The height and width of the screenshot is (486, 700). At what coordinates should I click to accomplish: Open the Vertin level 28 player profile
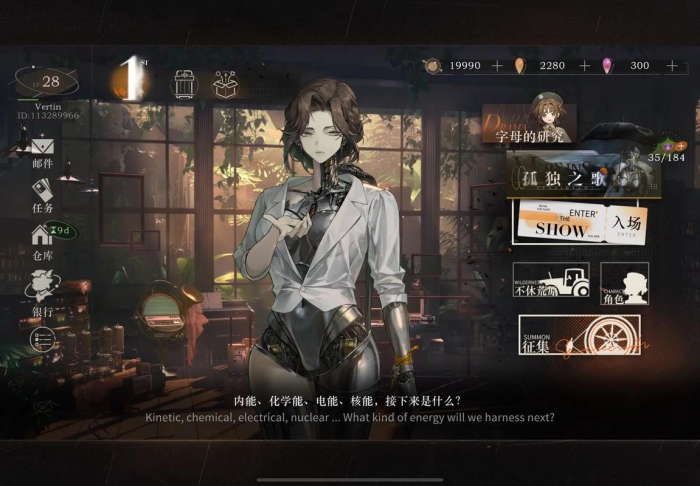pyautogui.click(x=46, y=84)
